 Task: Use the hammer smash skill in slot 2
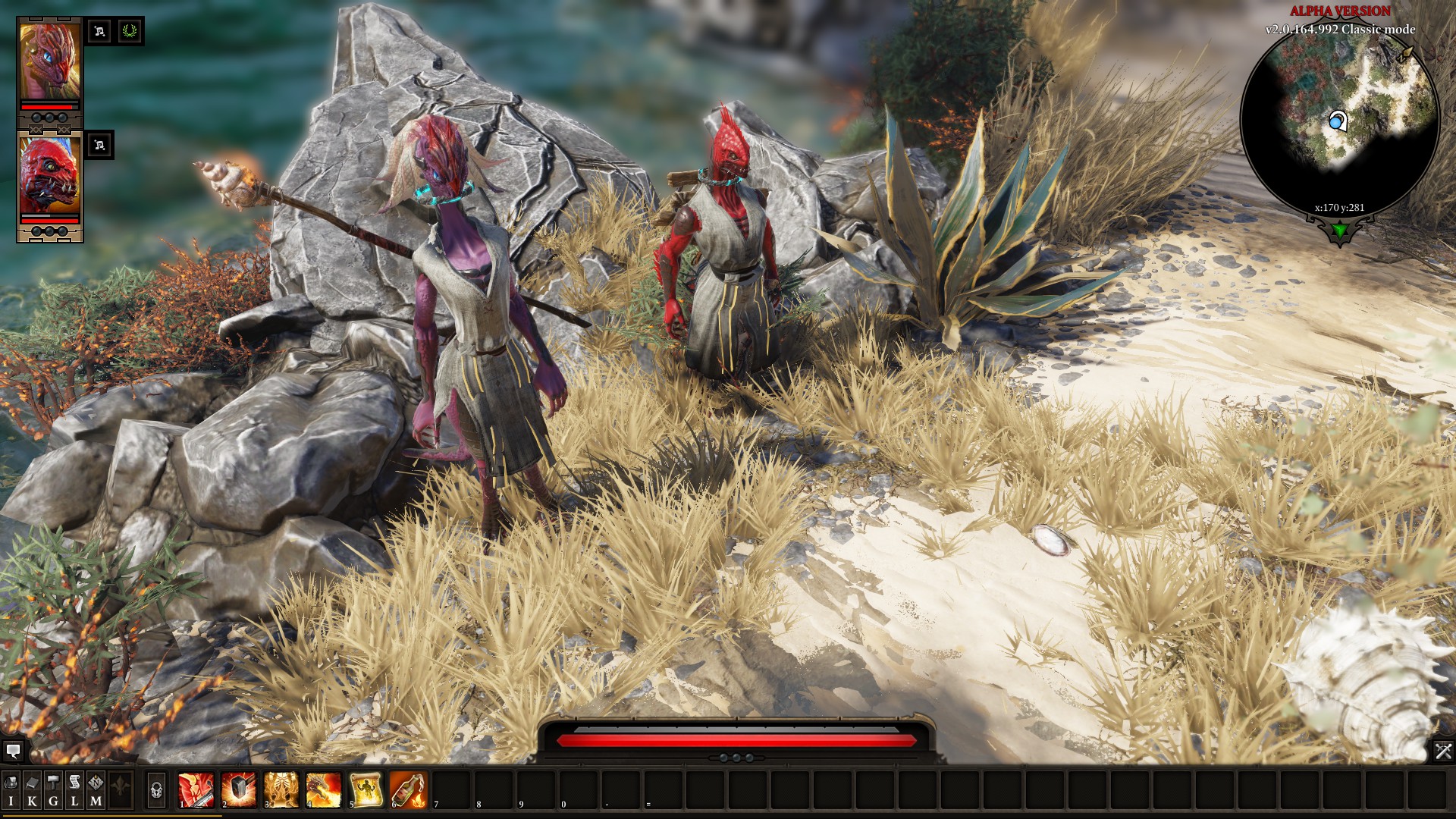239,789
